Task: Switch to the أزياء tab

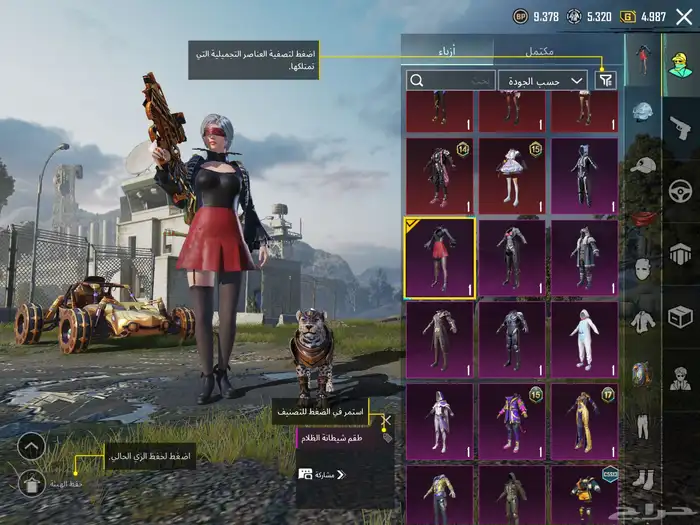Action: coord(447,50)
